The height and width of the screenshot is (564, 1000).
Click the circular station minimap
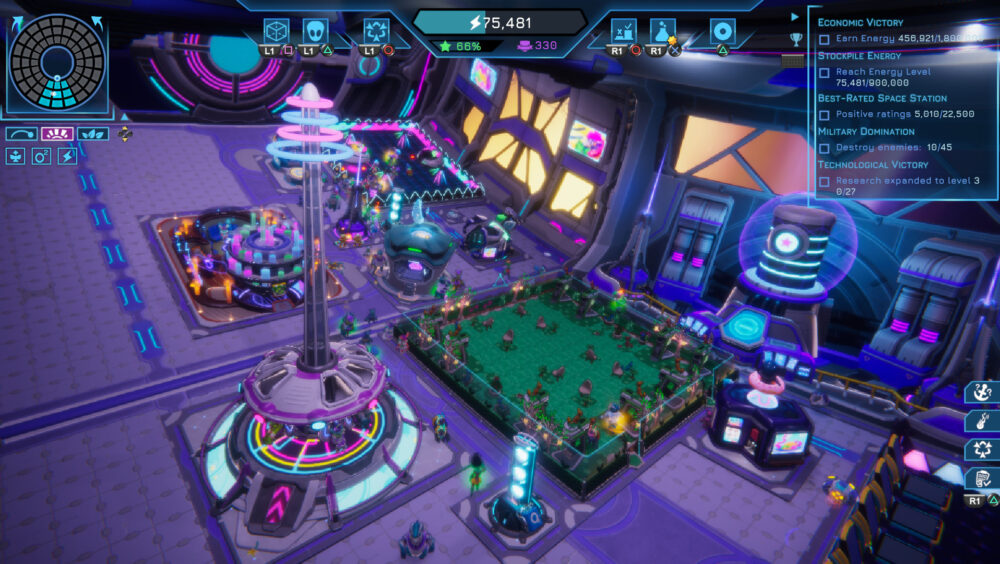pos(56,62)
